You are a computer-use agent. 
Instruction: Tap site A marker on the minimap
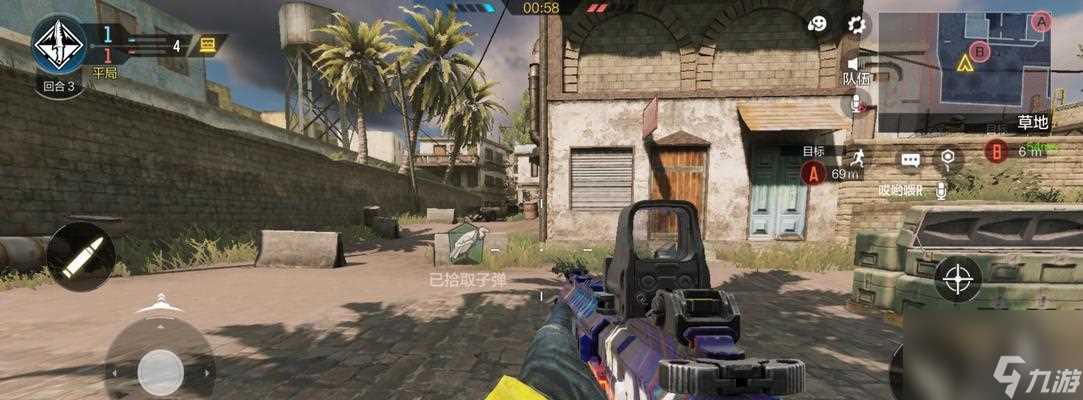pyautogui.click(x=1041, y=21)
